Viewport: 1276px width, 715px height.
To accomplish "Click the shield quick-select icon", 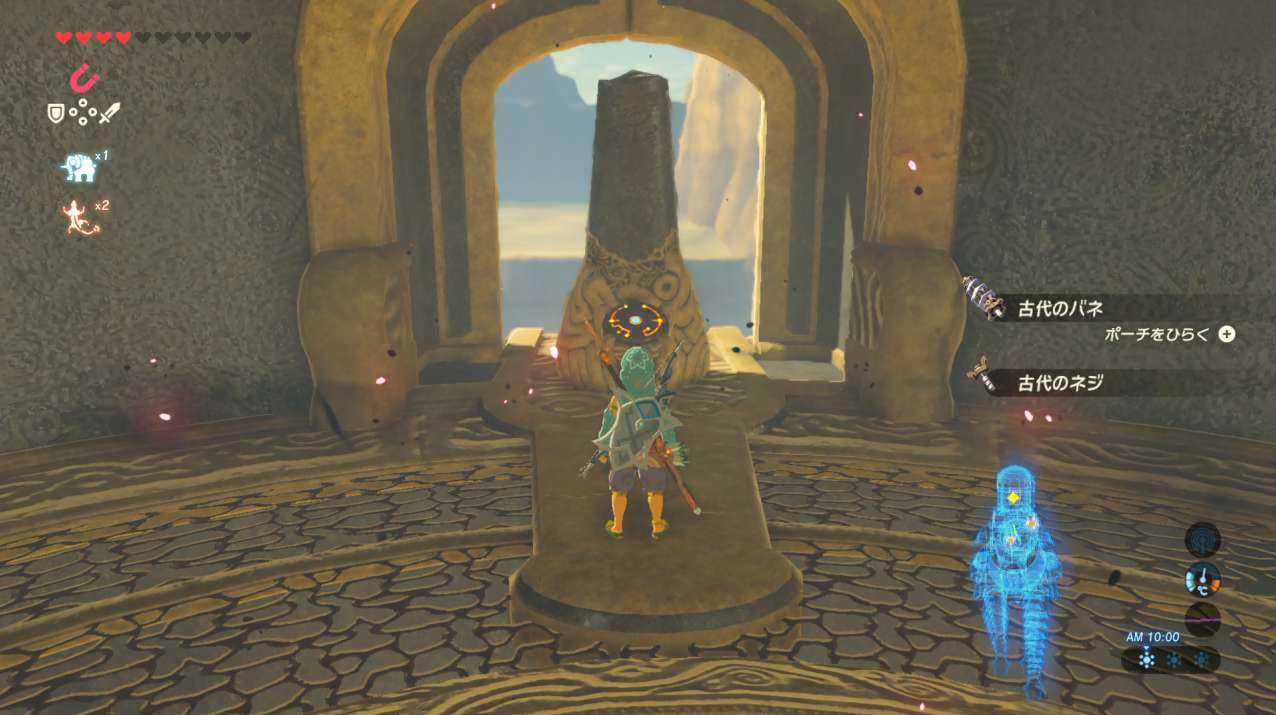I will point(56,113).
